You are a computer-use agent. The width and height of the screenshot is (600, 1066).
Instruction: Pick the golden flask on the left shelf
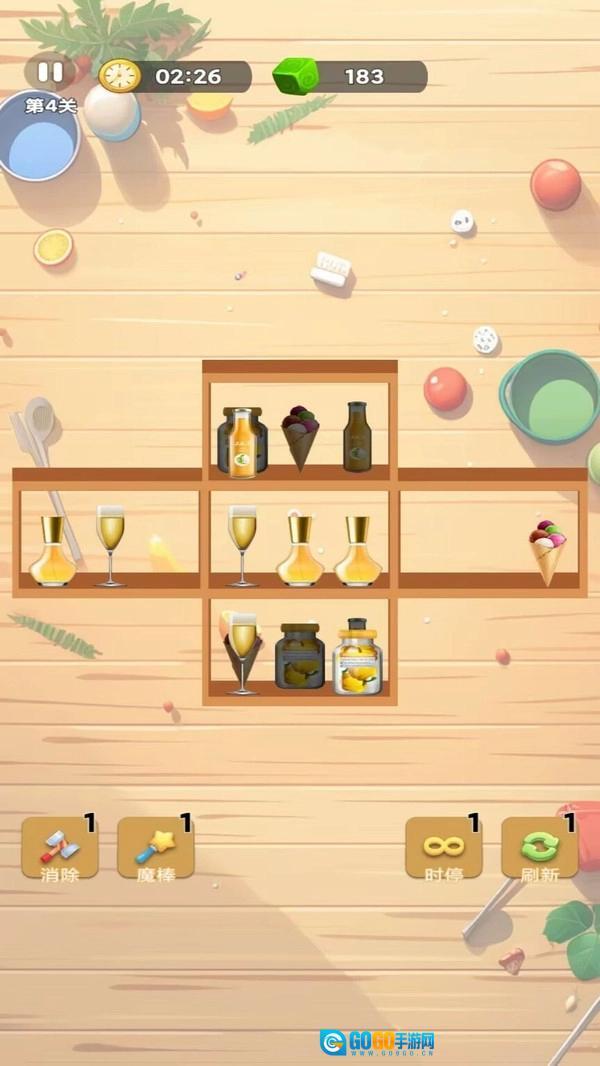pos(52,551)
